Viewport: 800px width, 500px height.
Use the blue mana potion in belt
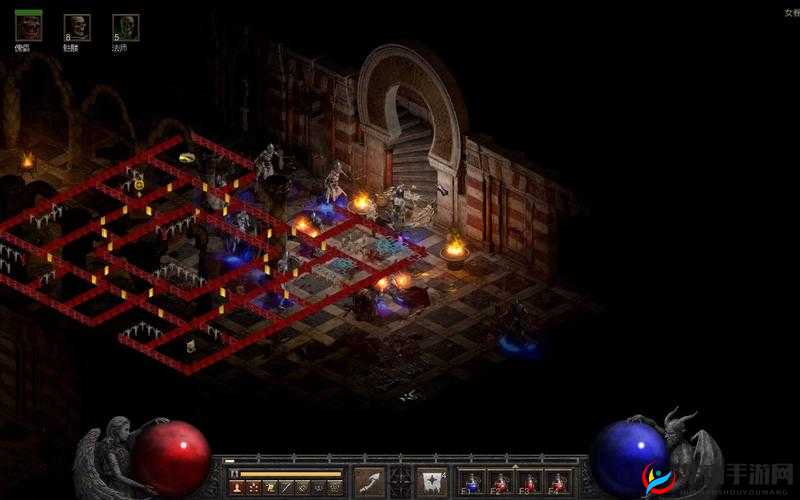click(x=472, y=482)
